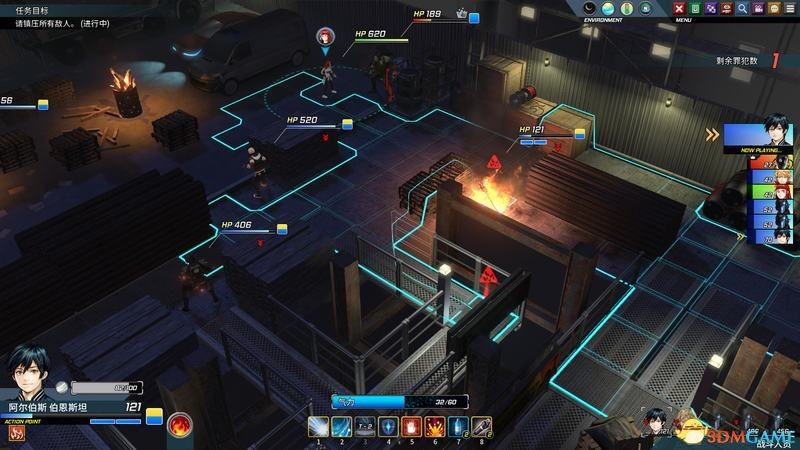Use the explosion burst skill in slot 6
Screen dimensions: 800x450
[435, 427]
